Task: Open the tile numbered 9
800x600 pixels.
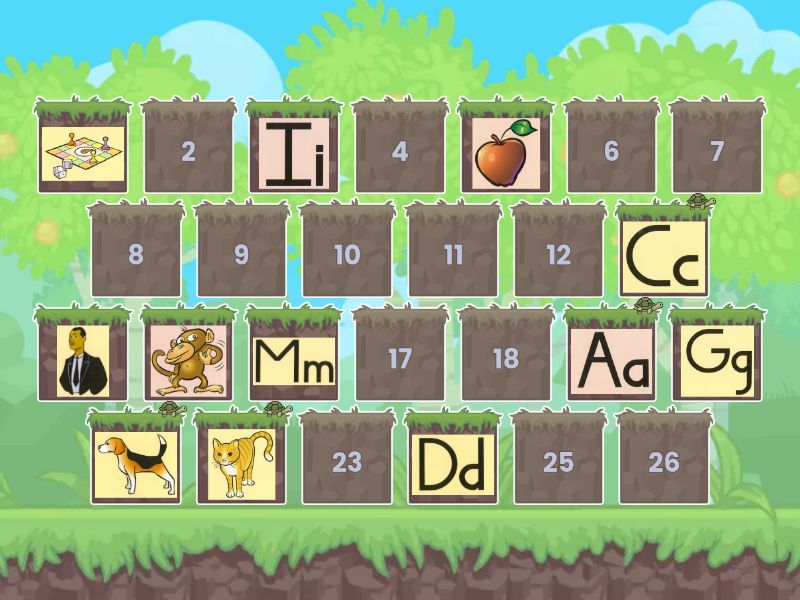Action: (241, 255)
